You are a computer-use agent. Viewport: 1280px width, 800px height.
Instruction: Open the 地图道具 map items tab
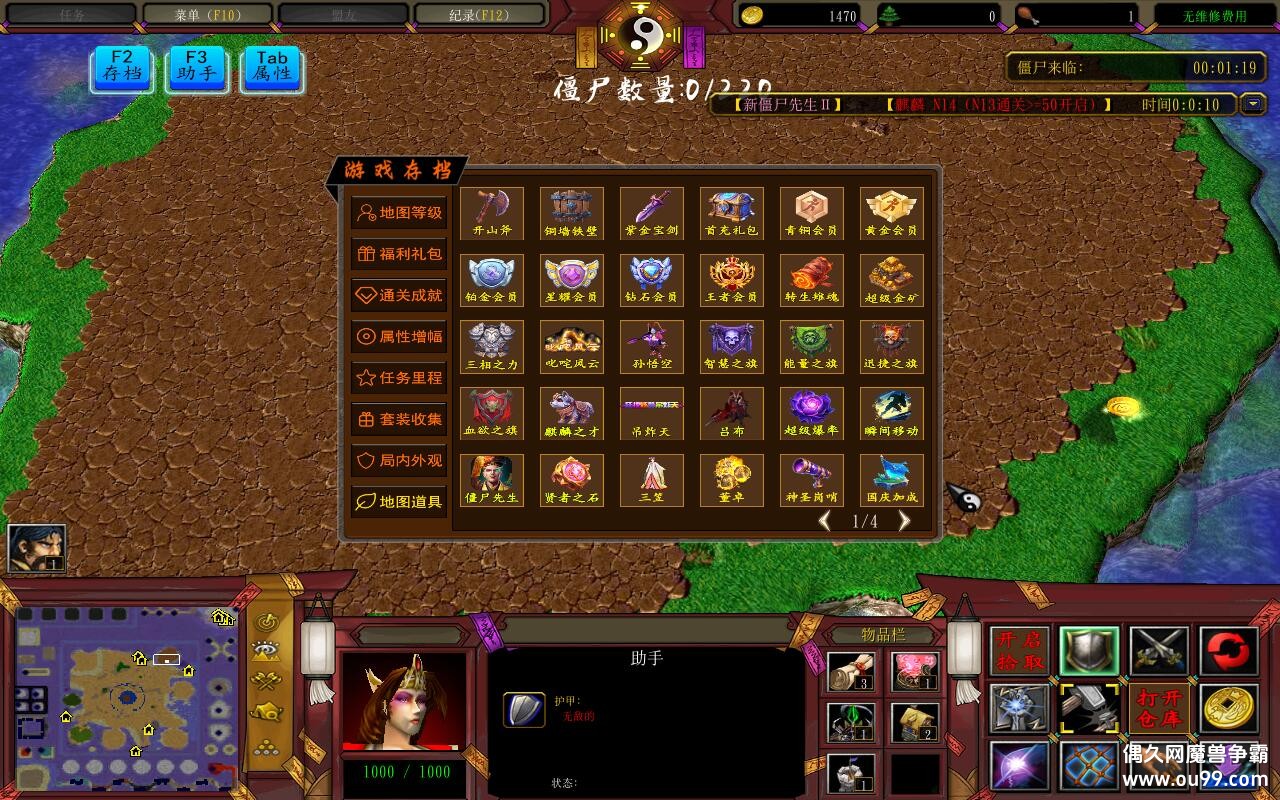[x=399, y=502]
